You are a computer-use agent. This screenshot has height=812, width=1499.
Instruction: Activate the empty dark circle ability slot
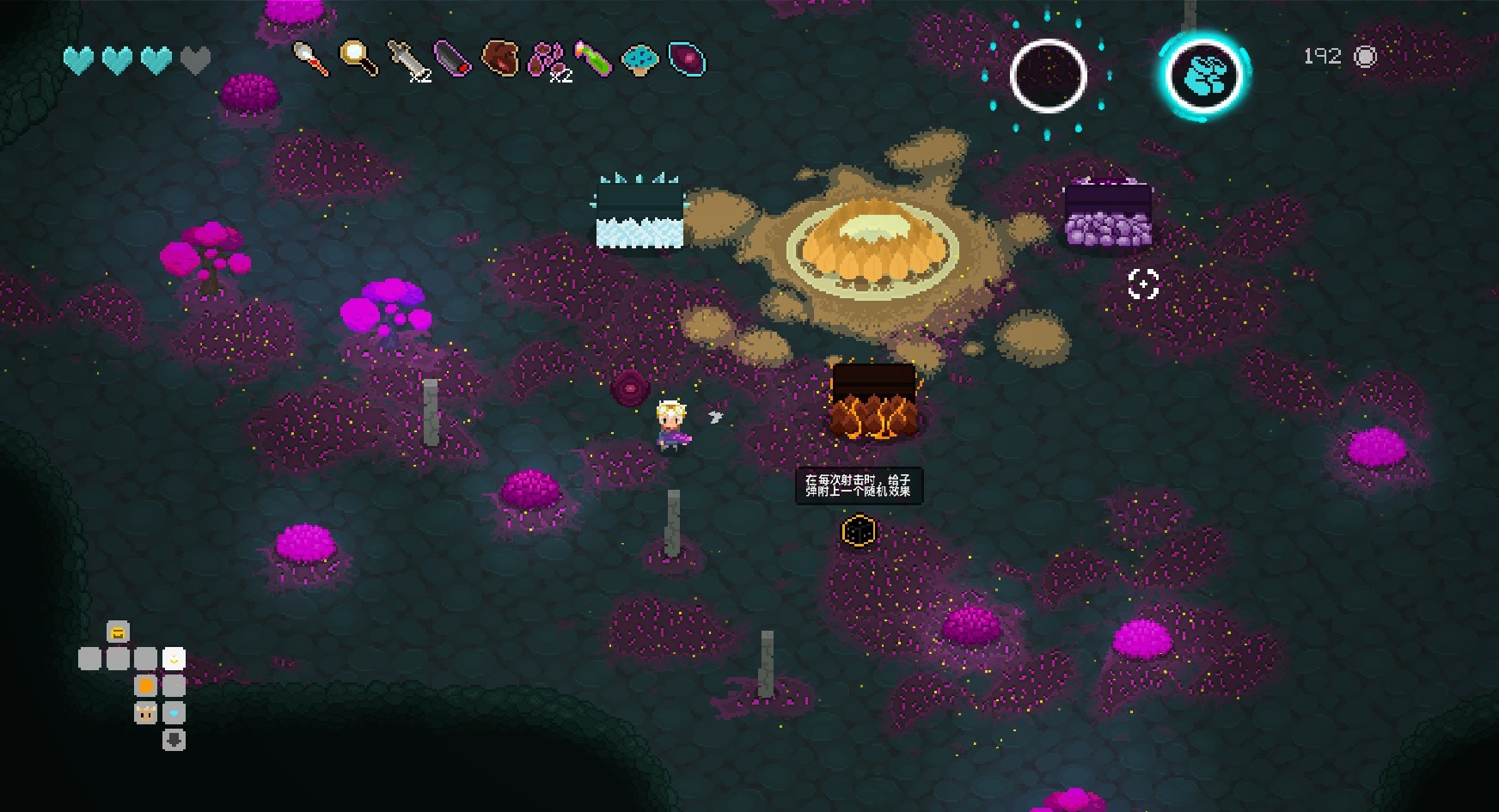pyautogui.click(x=1048, y=76)
